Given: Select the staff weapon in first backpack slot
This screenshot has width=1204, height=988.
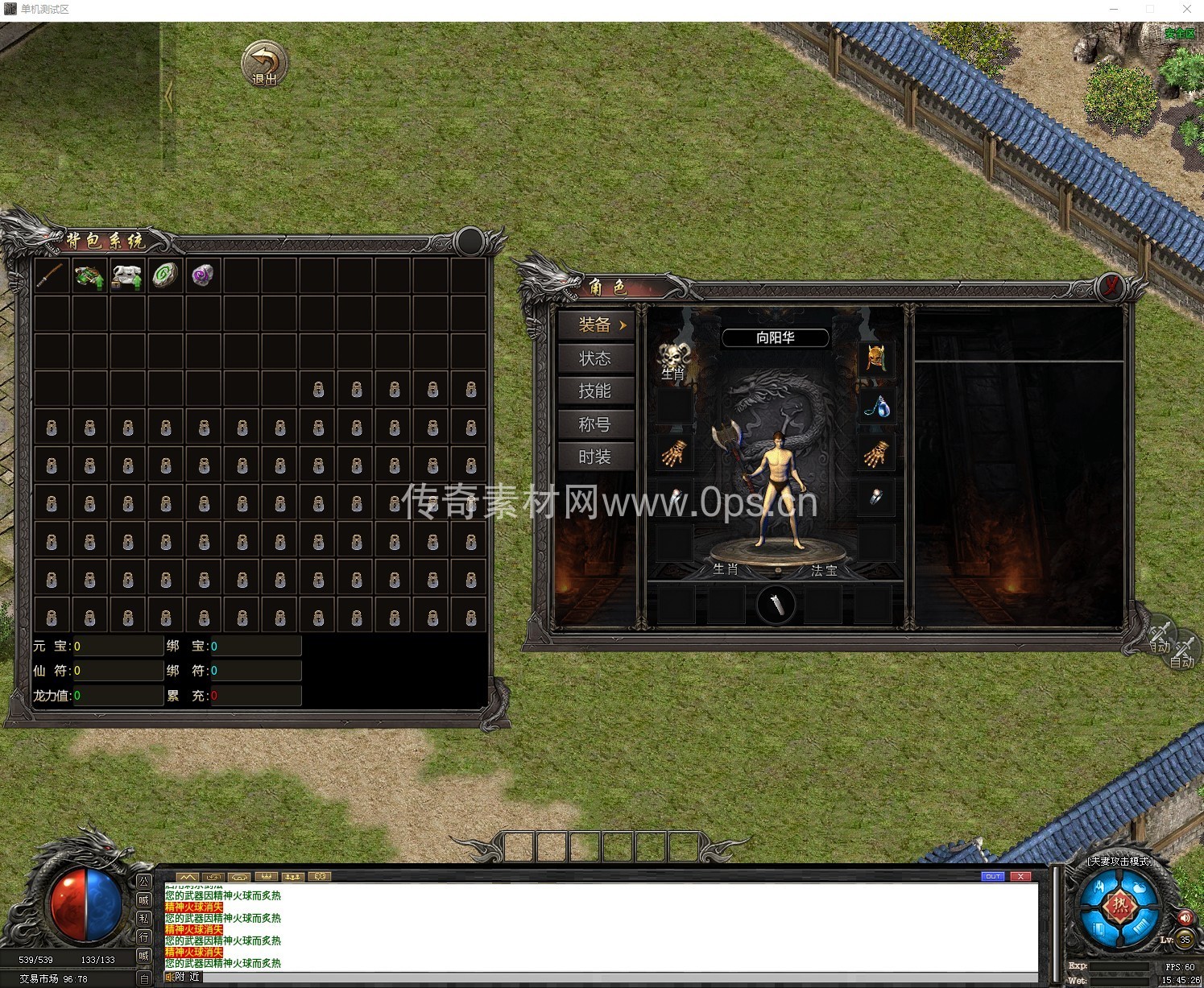Looking at the screenshot, I should click(x=51, y=275).
